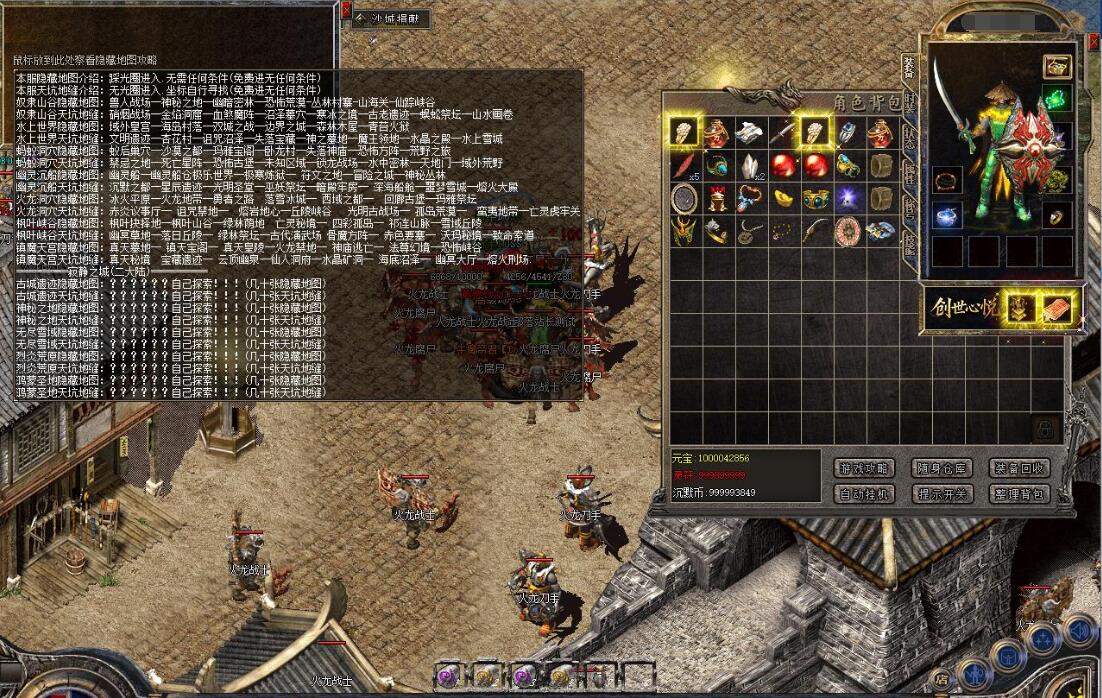Image resolution: width=1102 pixels, height=698 pixels.
Task: Activate 自动挂机 auto-battle
Action: (863, 494)
